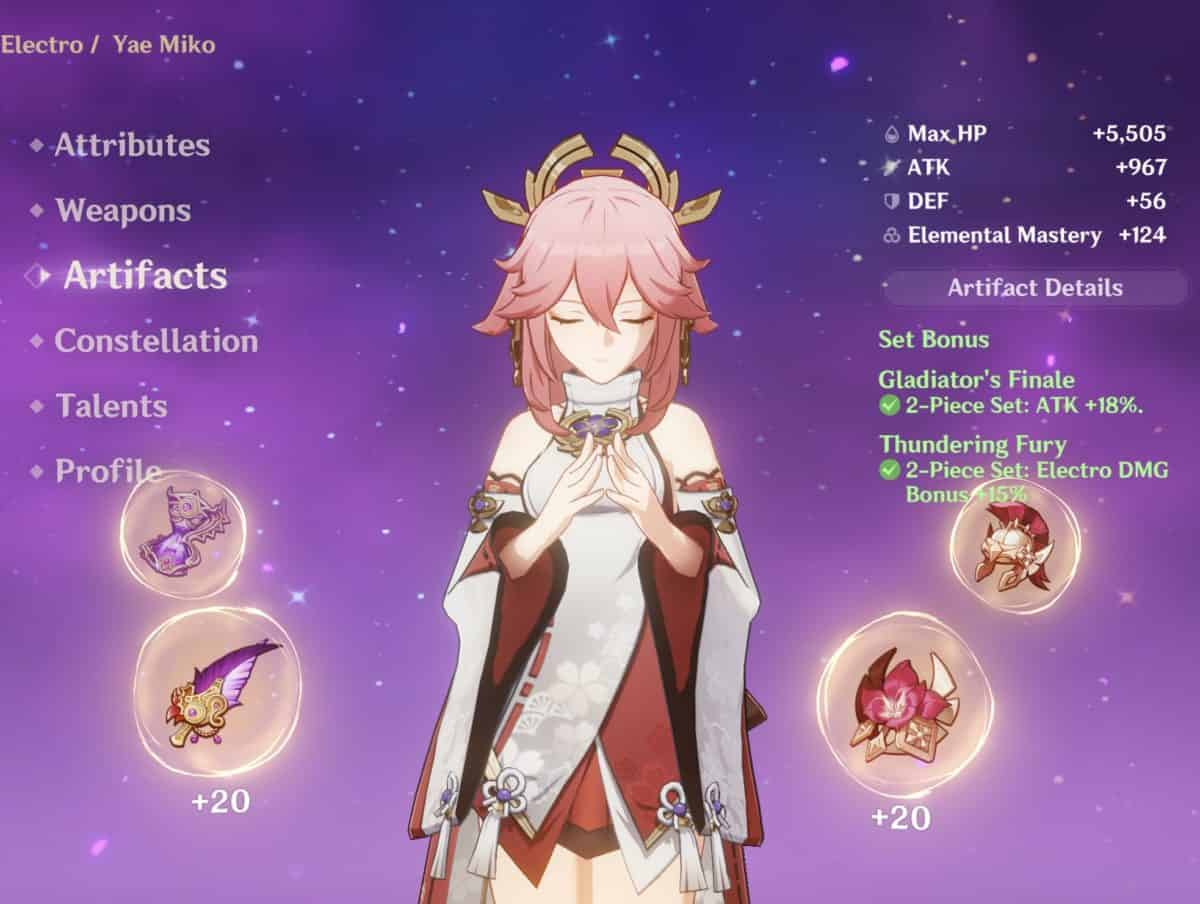Show the character Profile
The image size is (1200, 904).
[108, 471]
